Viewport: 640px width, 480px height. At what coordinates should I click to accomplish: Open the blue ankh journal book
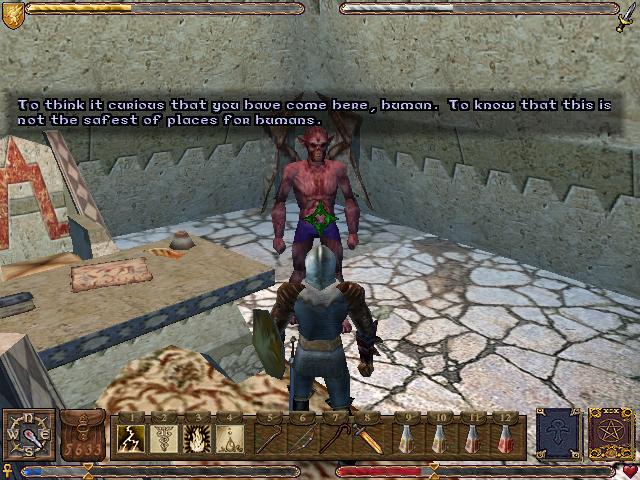tap(557, 433)
